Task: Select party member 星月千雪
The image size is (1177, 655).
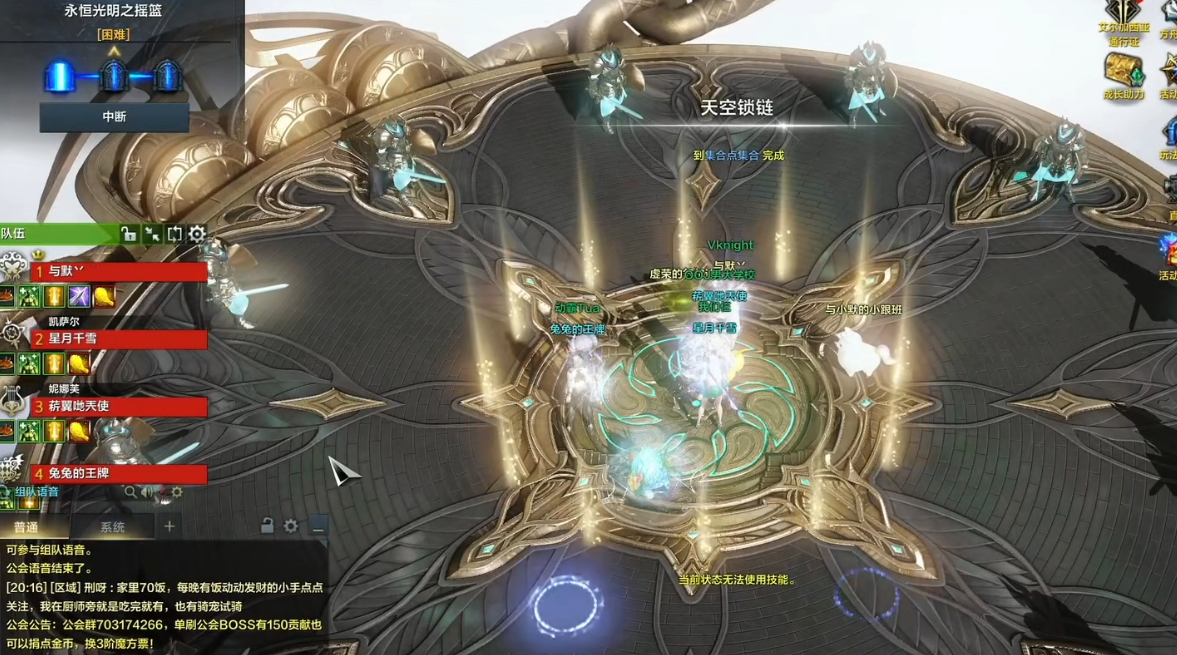Action: click(119, 339)
